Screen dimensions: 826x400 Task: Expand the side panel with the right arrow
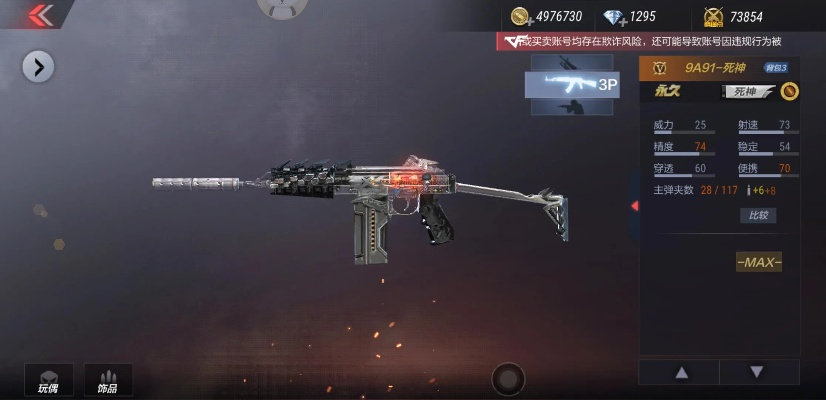[38, 67]
